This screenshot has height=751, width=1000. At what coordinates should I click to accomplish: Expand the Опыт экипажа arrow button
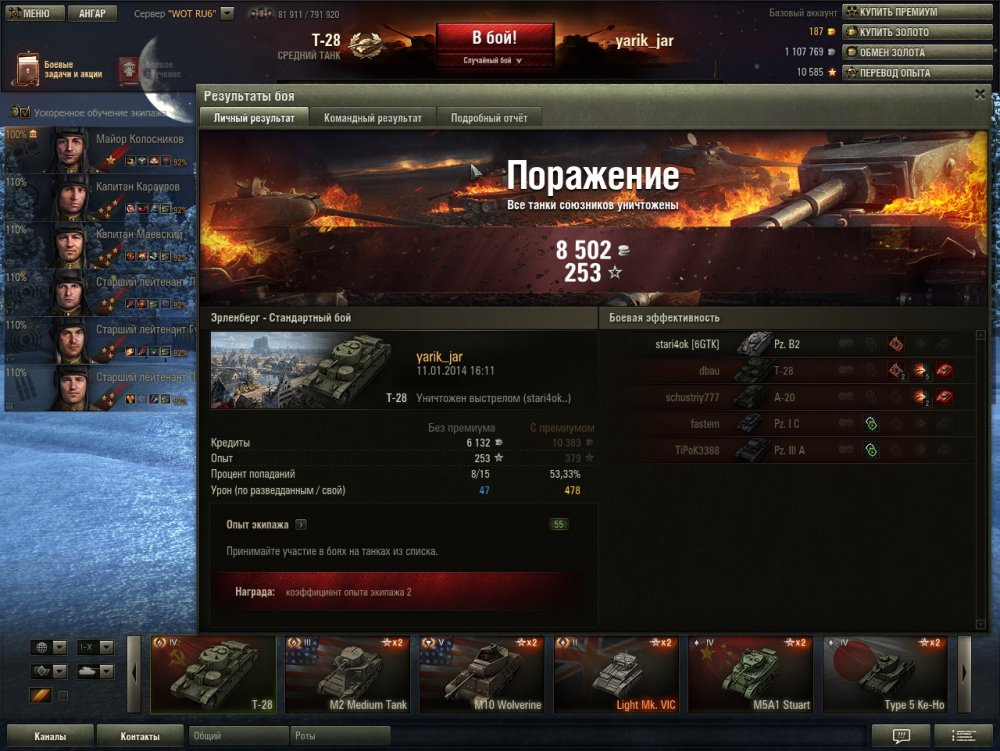300,524
